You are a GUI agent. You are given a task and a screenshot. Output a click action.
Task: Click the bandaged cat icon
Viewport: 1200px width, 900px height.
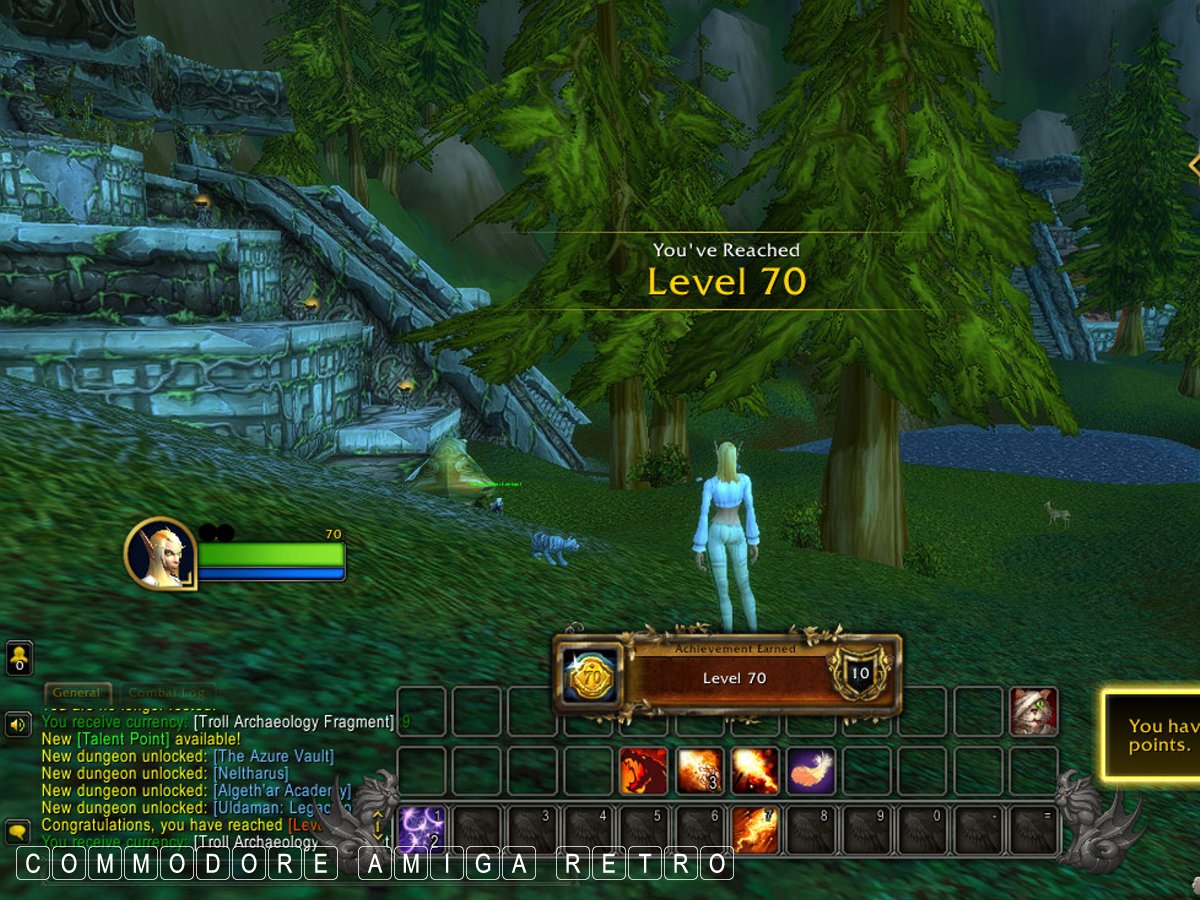pos(1034,711)
